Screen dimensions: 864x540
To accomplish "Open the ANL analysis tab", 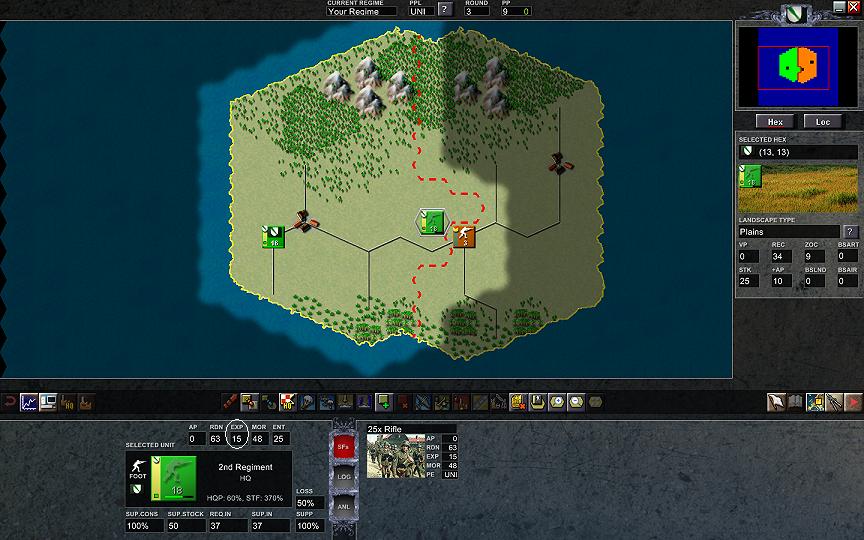I will click(x=342, y=505).
